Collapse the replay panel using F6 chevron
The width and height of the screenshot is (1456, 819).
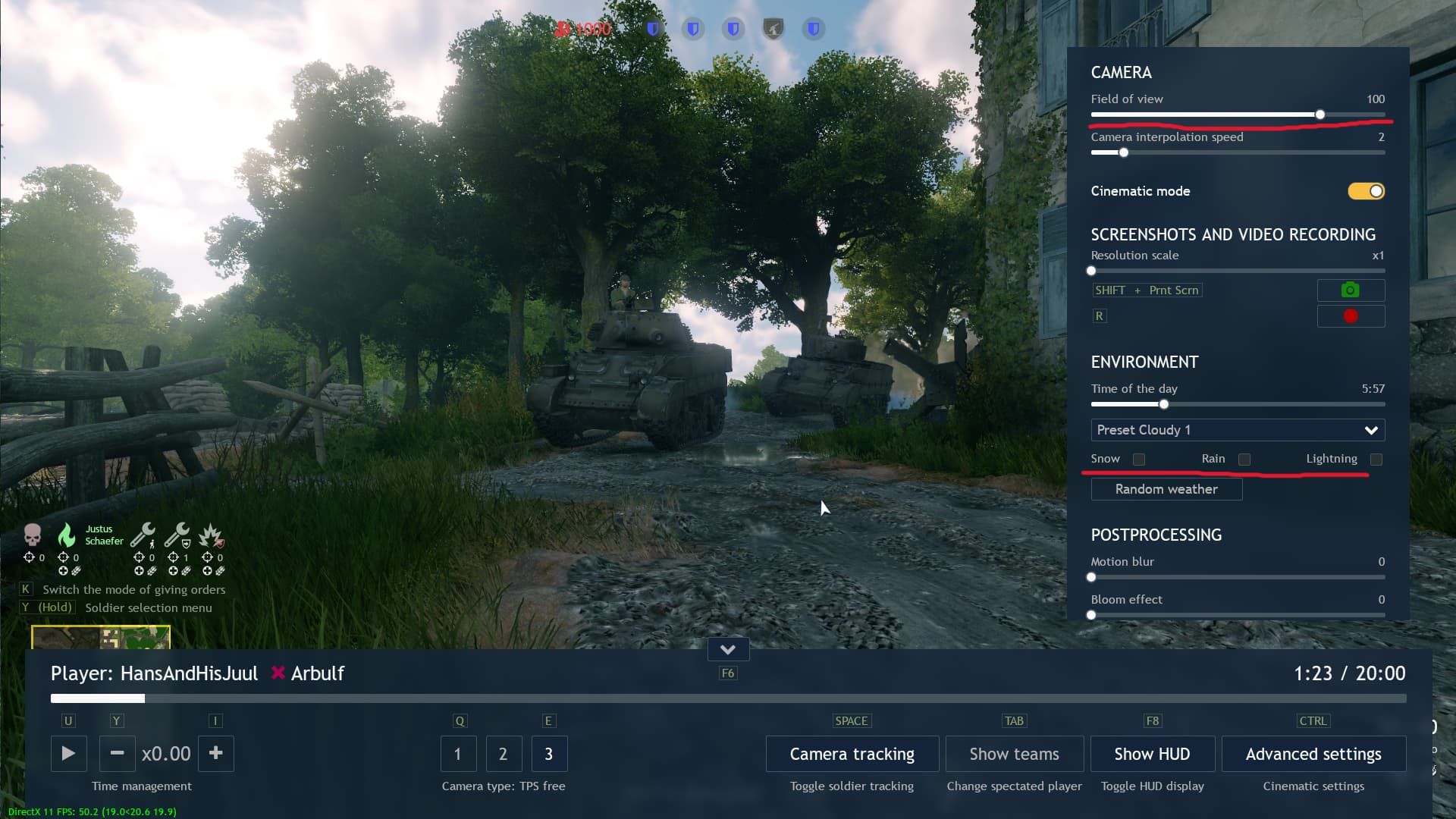coord(728,649)
